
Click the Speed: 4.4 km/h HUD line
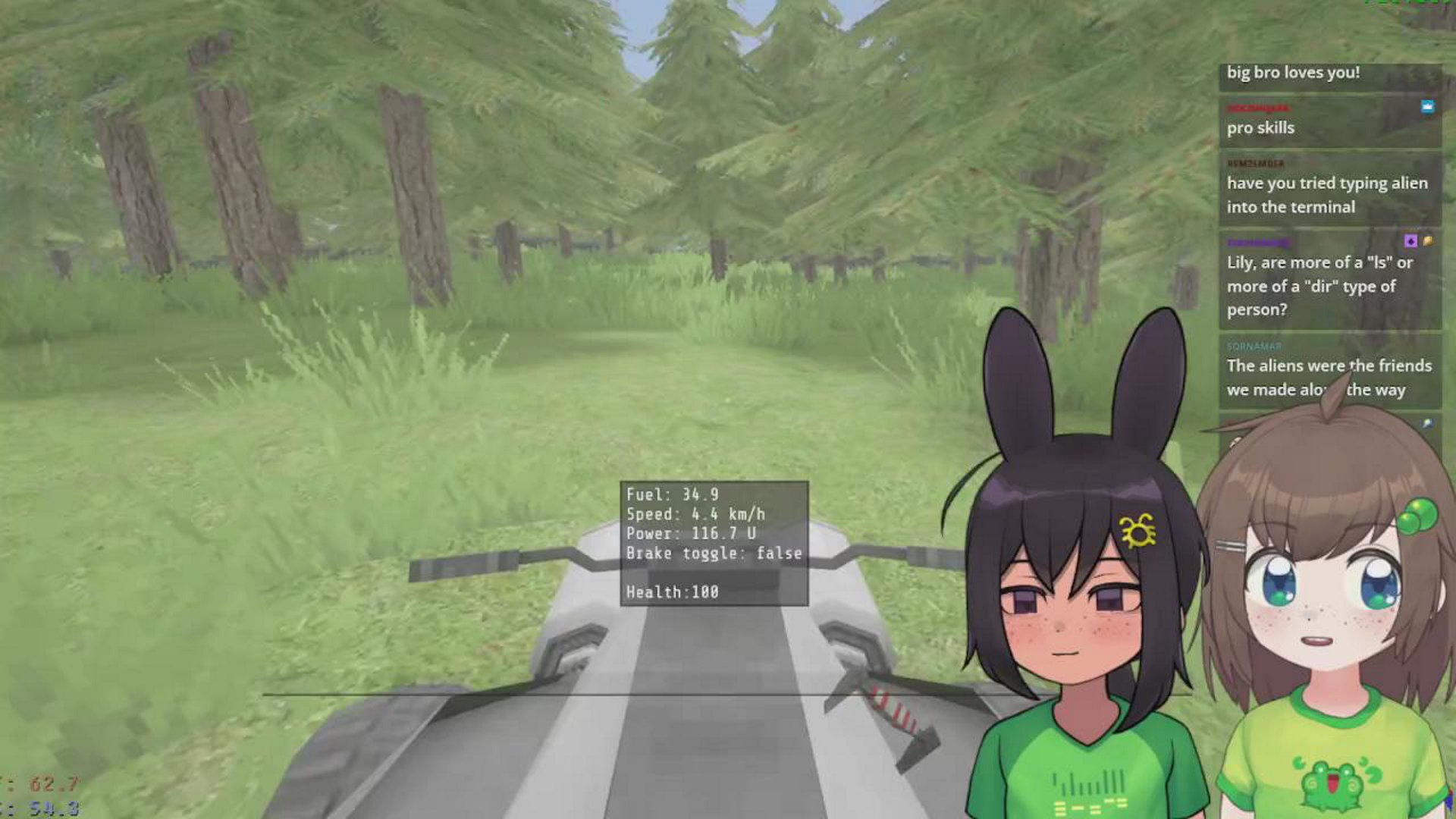pos(694,513)
